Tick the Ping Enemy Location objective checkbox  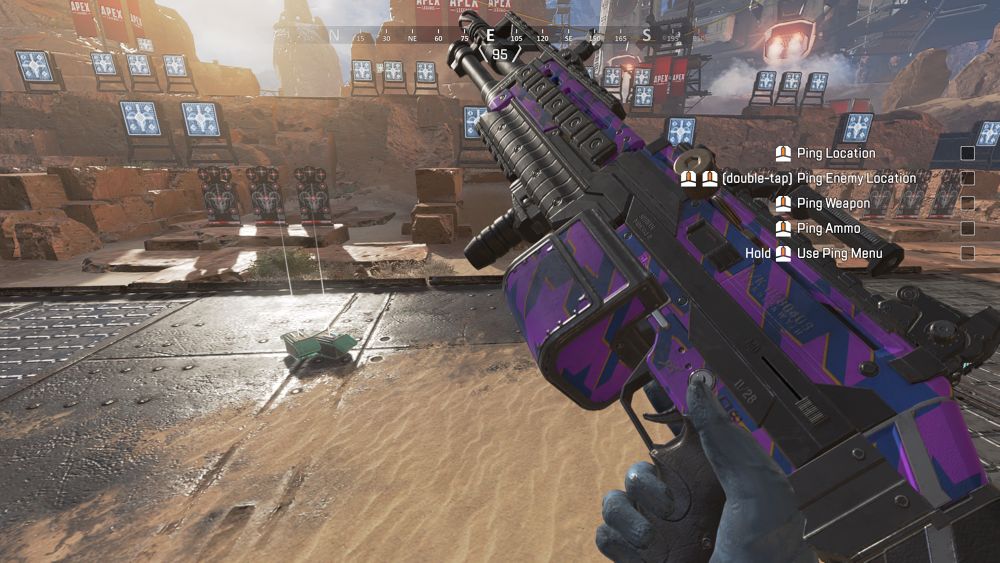(x=967, y=178)
